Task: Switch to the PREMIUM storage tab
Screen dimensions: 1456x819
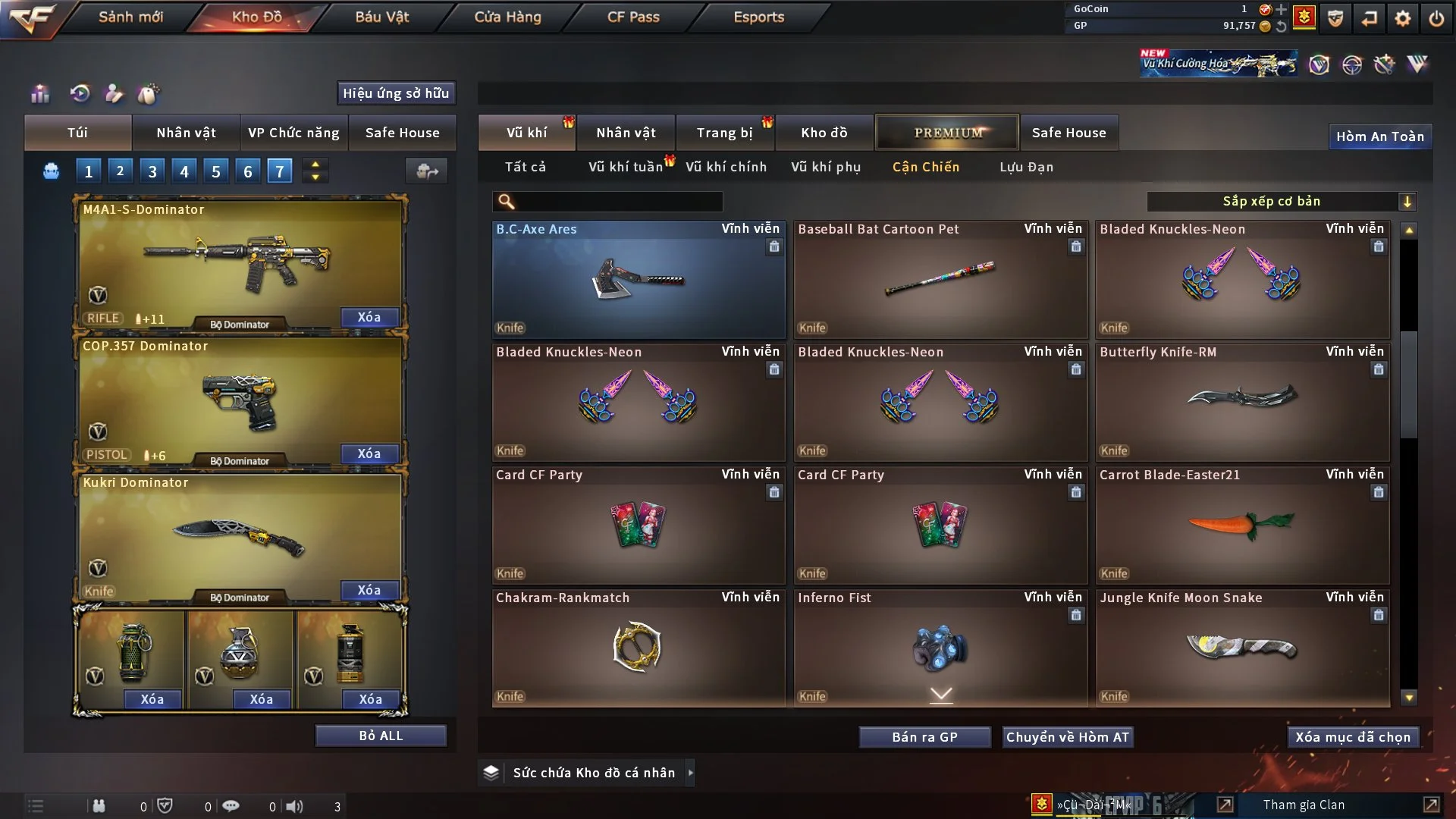Action: [x=947, y=133]
